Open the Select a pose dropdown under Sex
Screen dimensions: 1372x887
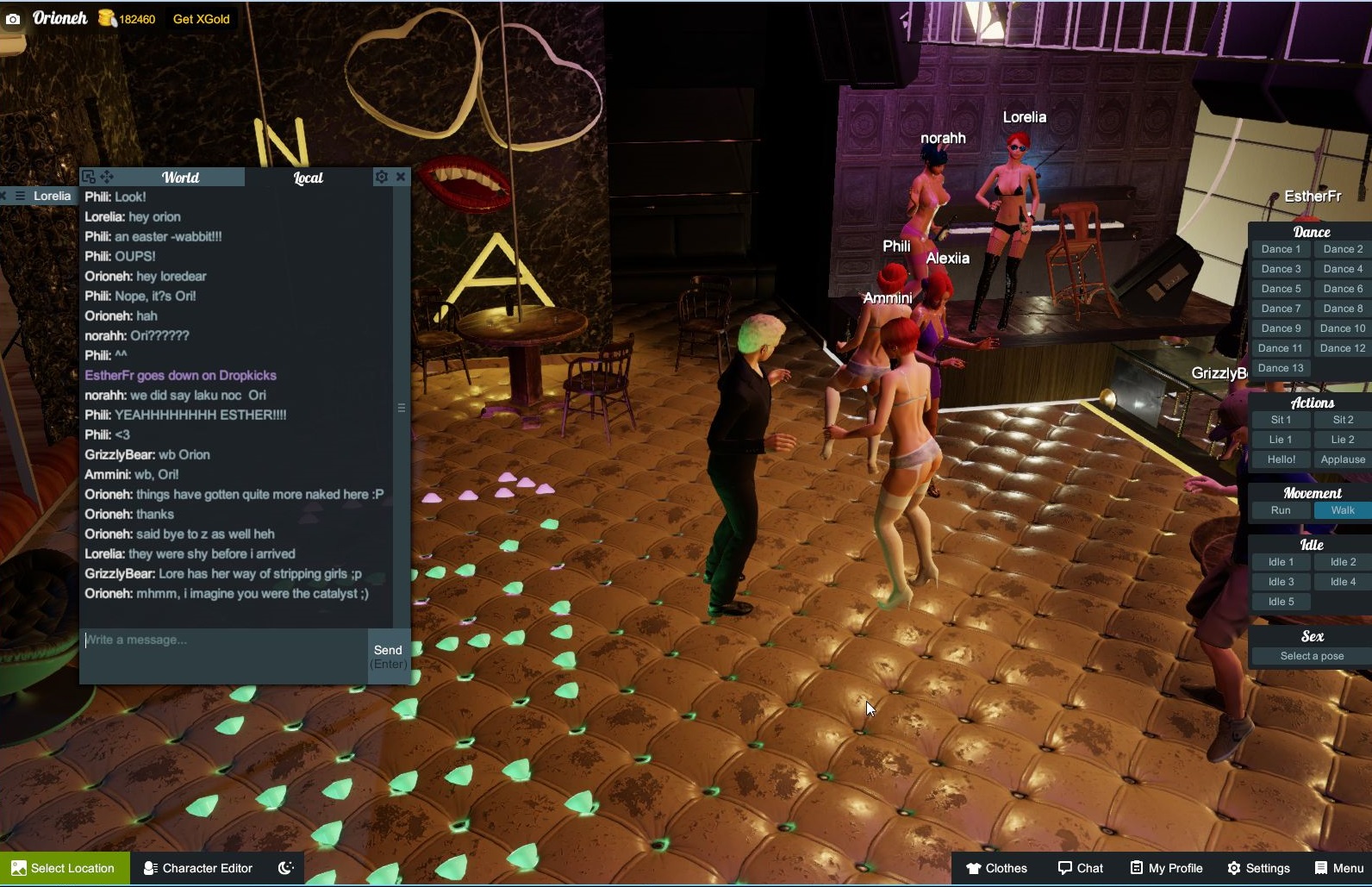click(x=1310, y=655)
